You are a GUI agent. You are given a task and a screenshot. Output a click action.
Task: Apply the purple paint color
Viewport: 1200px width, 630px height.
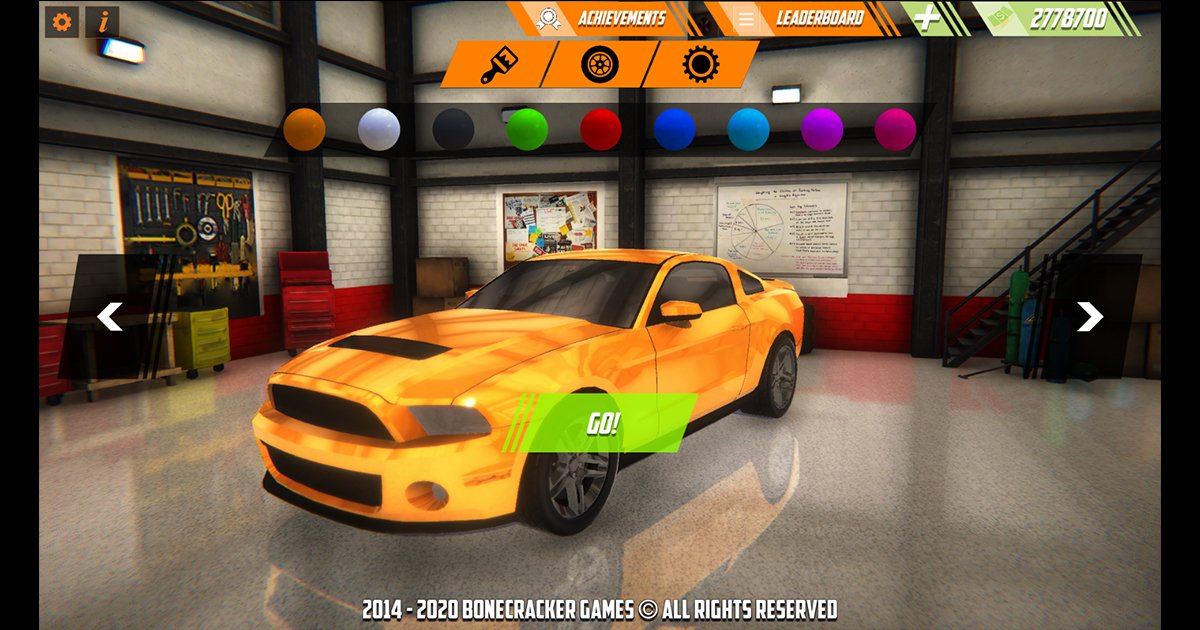point(822,130)
